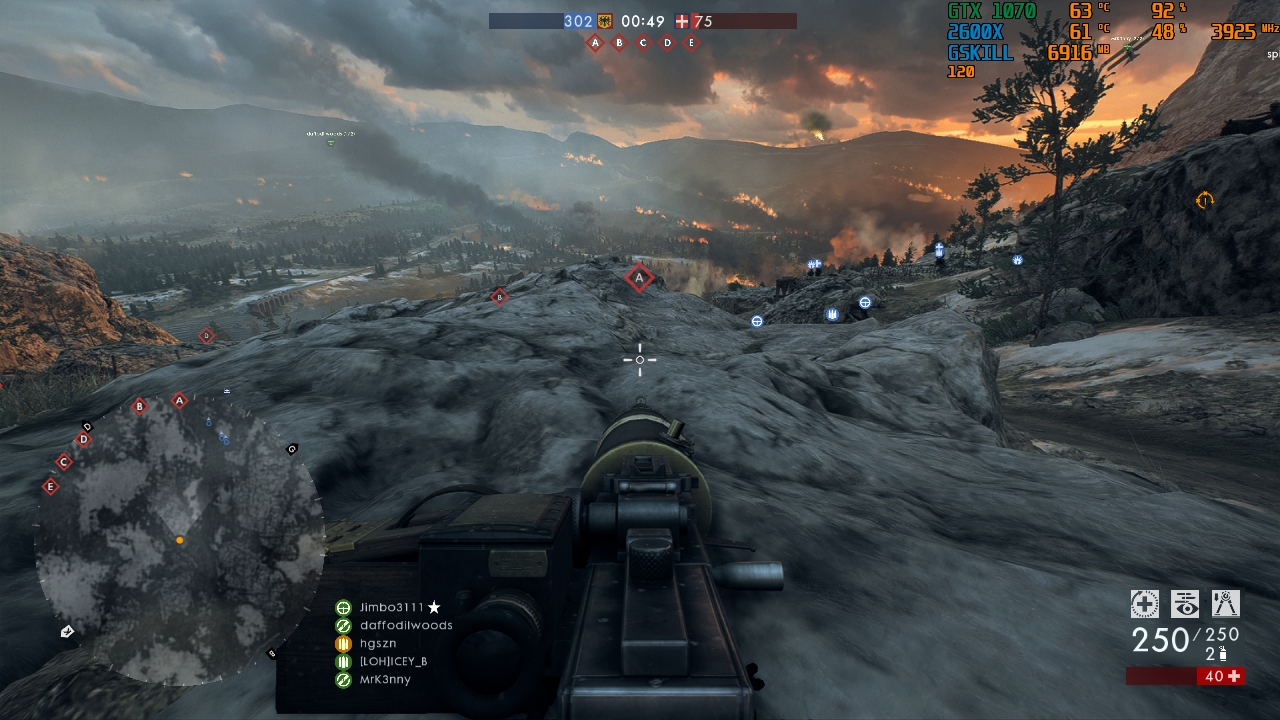Select hgszn in the squad list
Image resolution: width=1280 pixels, height=720 pixels.
[377, 643]
